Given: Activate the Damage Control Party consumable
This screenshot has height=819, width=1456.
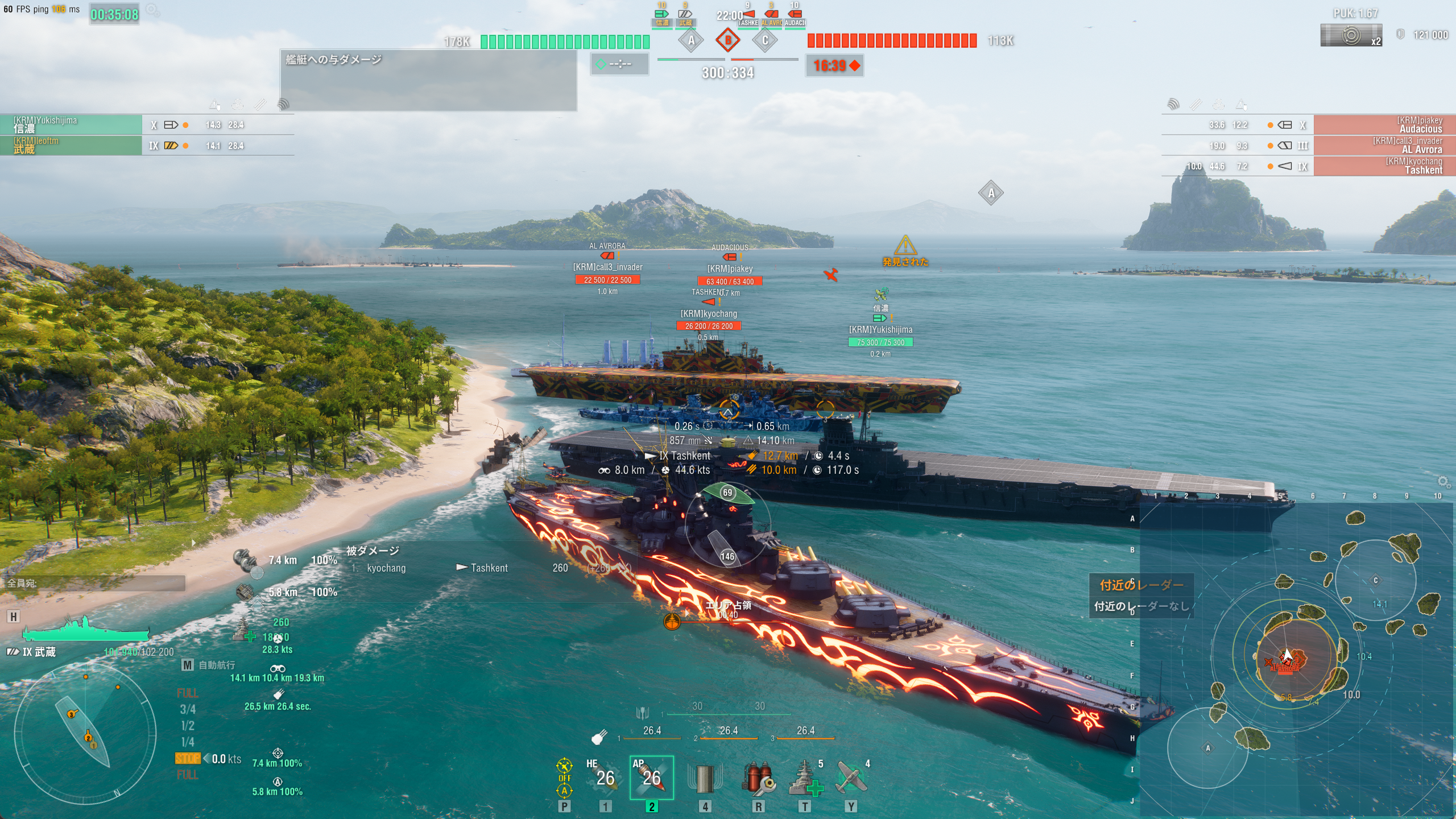Looking at the screenshot, I should (758, 778).
